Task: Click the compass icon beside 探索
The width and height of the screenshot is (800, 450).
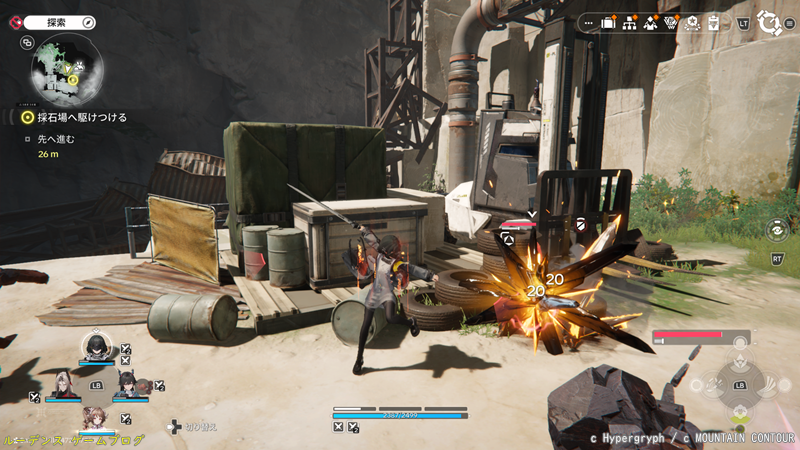Action: point(88,21)
